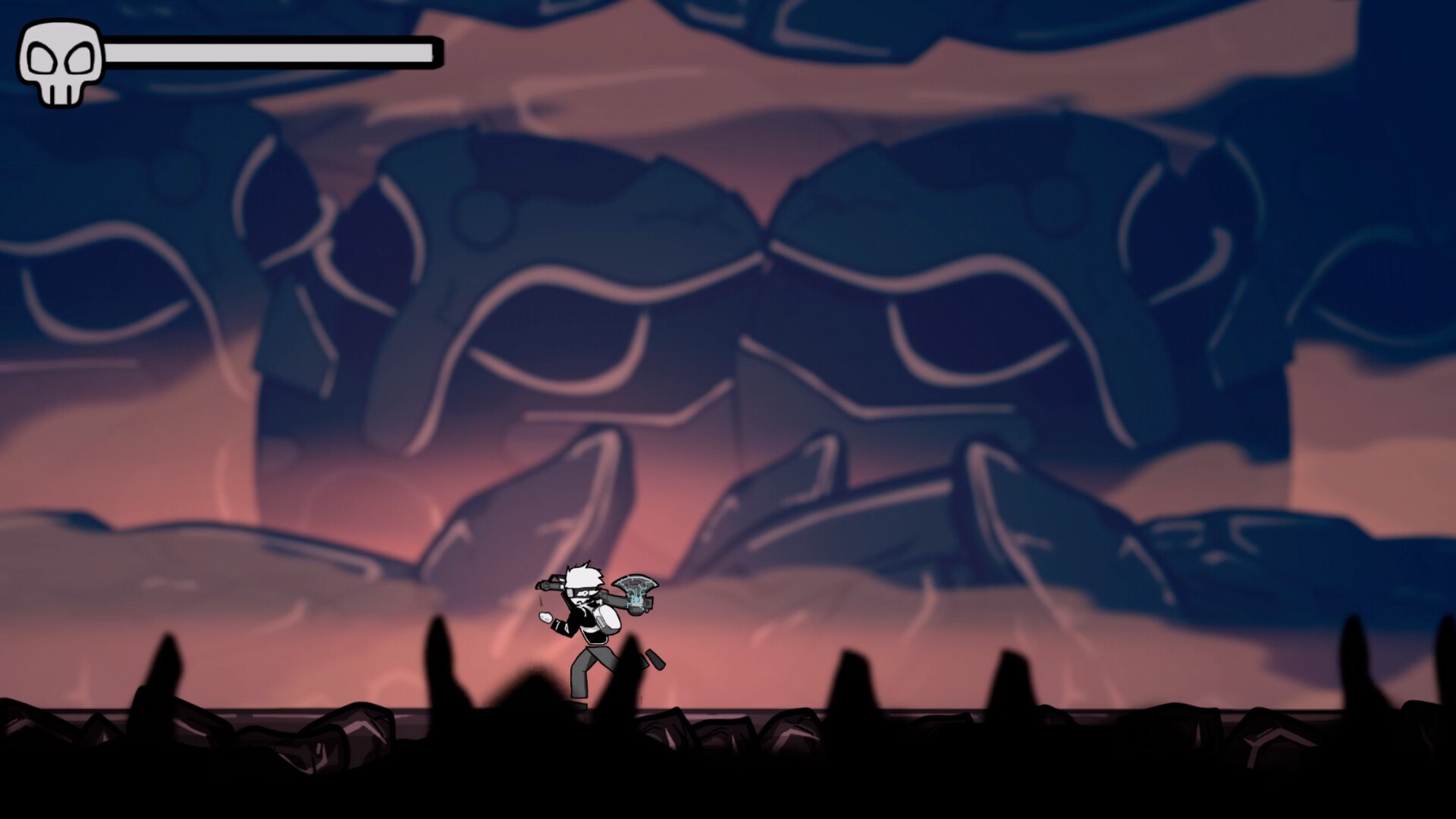Click the small white pebble near the character
Screen dimensions: 1456x819
coord(546,617)
